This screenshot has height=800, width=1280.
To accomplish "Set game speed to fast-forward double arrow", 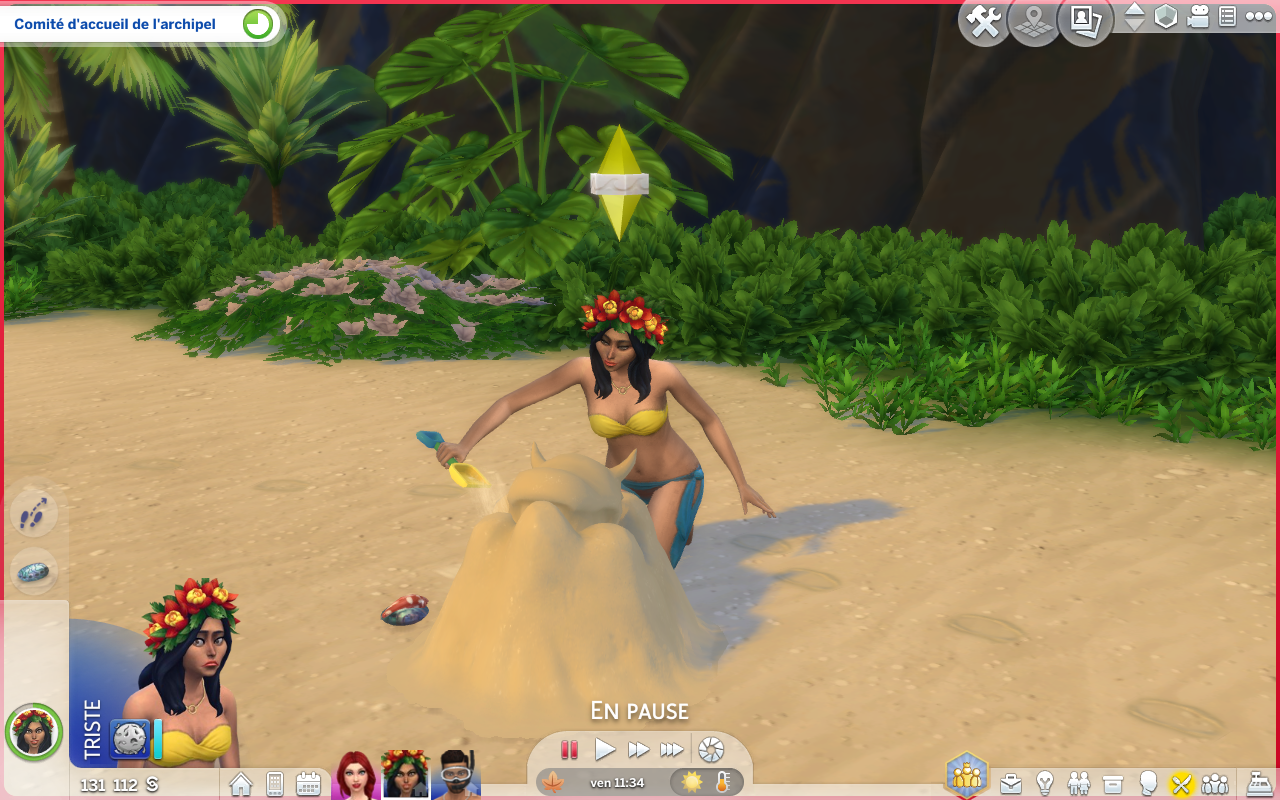I will (x=638, y=749).
